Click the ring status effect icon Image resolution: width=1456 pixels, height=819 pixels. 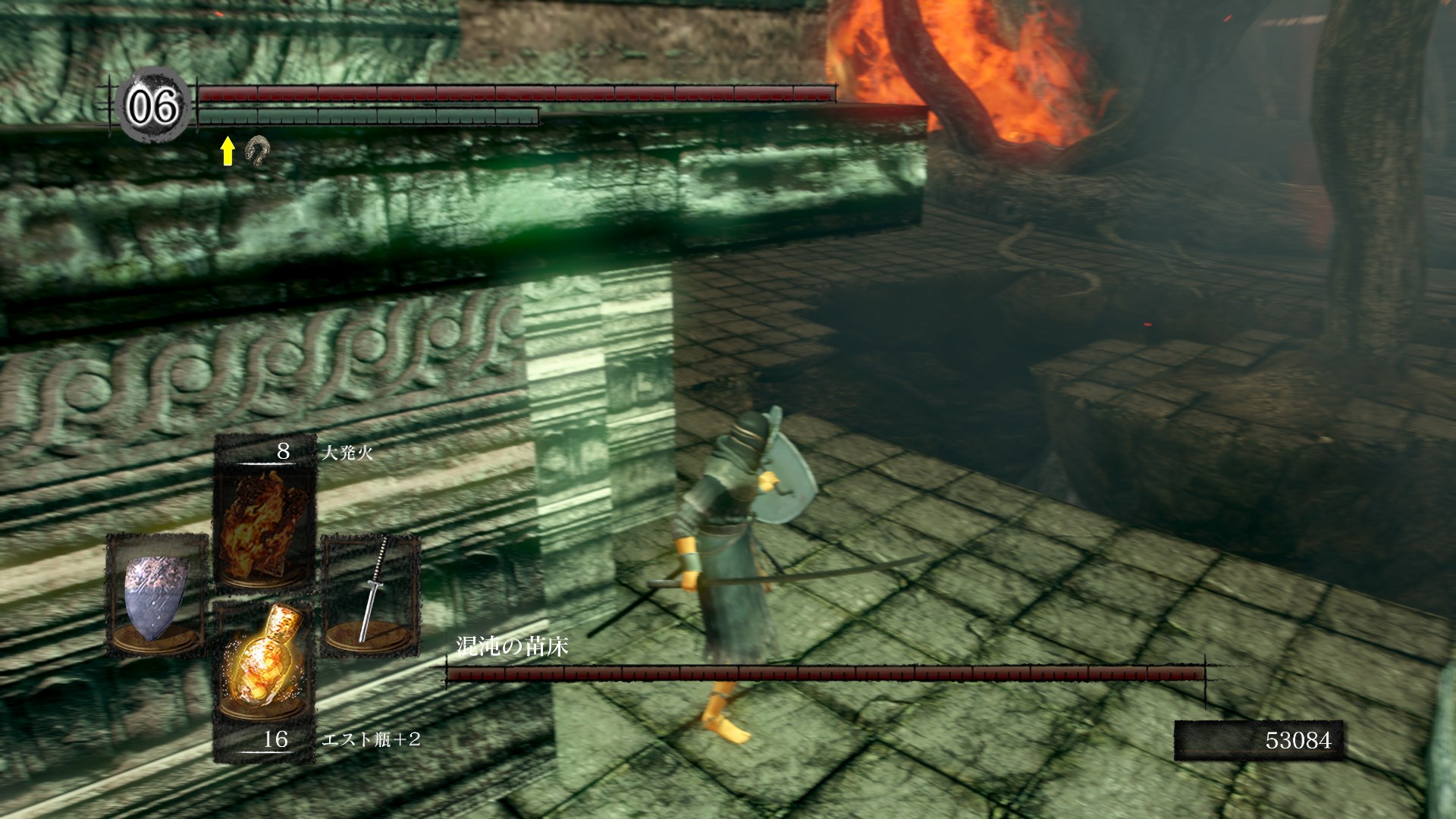tap(256, 152)
